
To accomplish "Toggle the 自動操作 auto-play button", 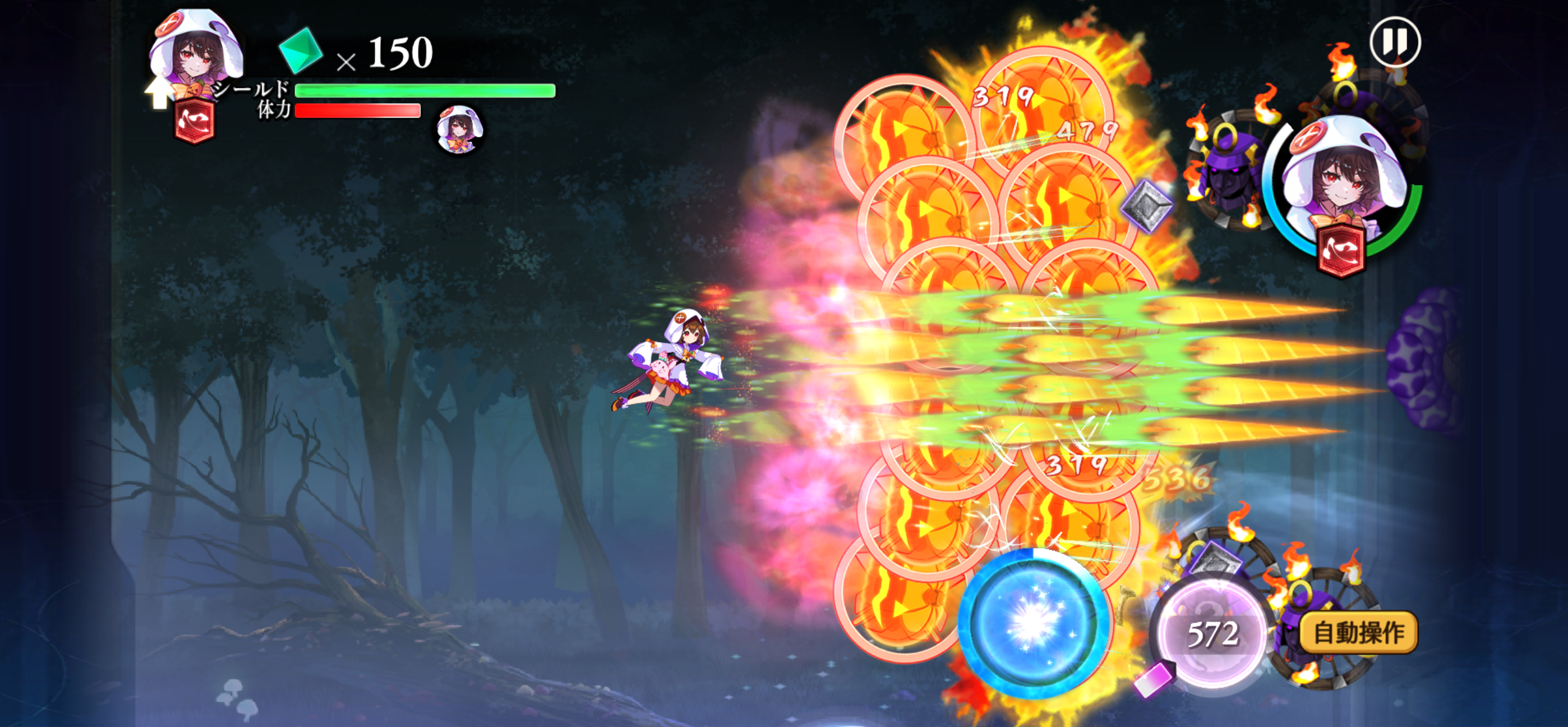I will (x=1358, y=633).
